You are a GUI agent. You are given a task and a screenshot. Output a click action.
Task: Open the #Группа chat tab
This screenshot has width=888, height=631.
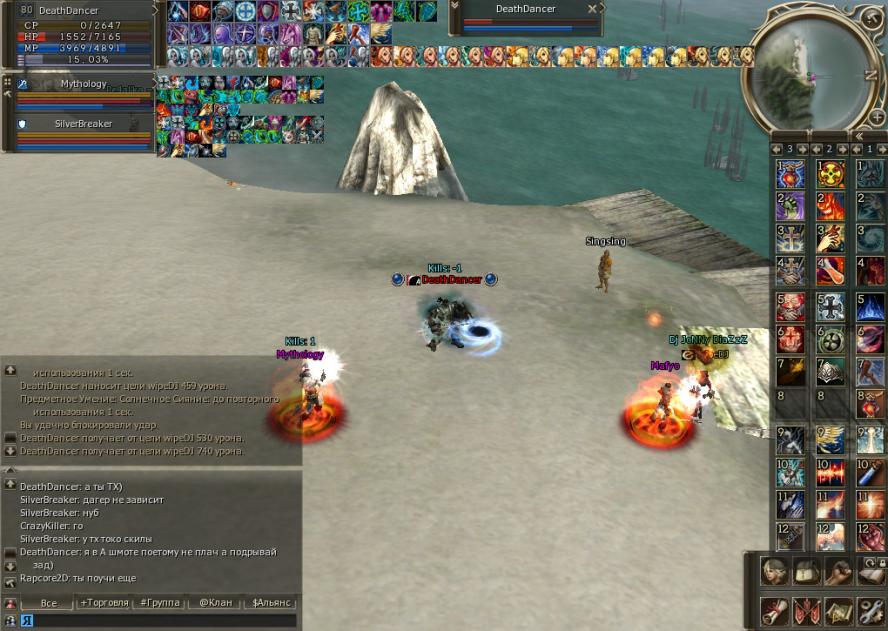click(159, 603)
